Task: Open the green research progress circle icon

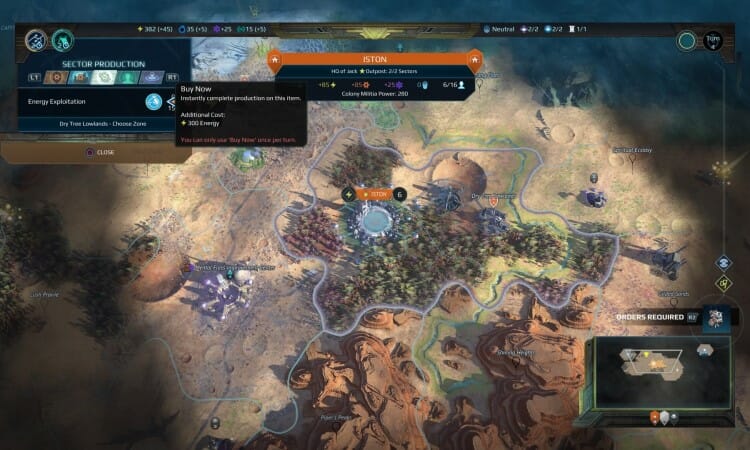Action: (62, 41)
